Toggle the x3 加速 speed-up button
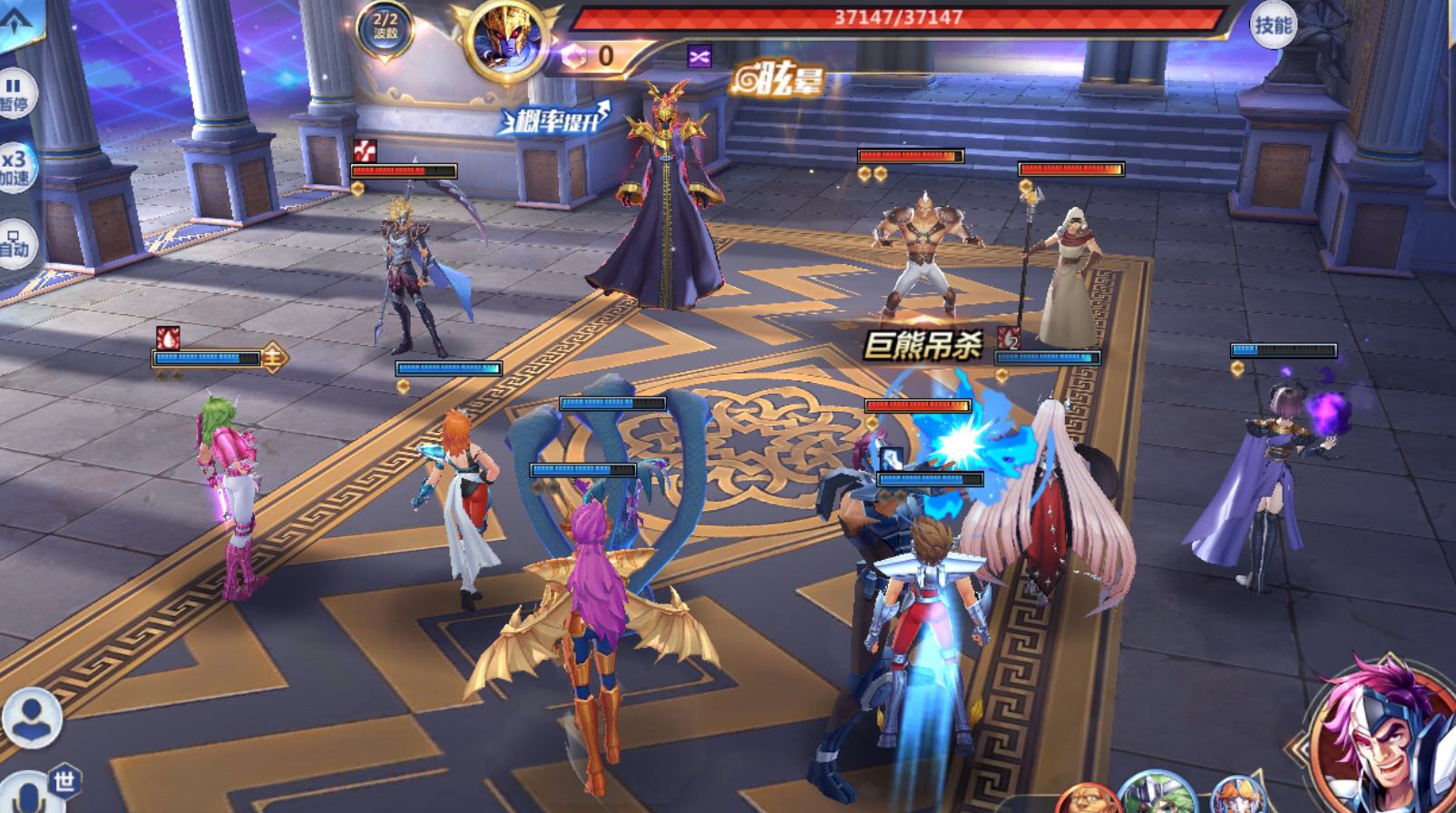The image size is (1456, 813). 15,167
